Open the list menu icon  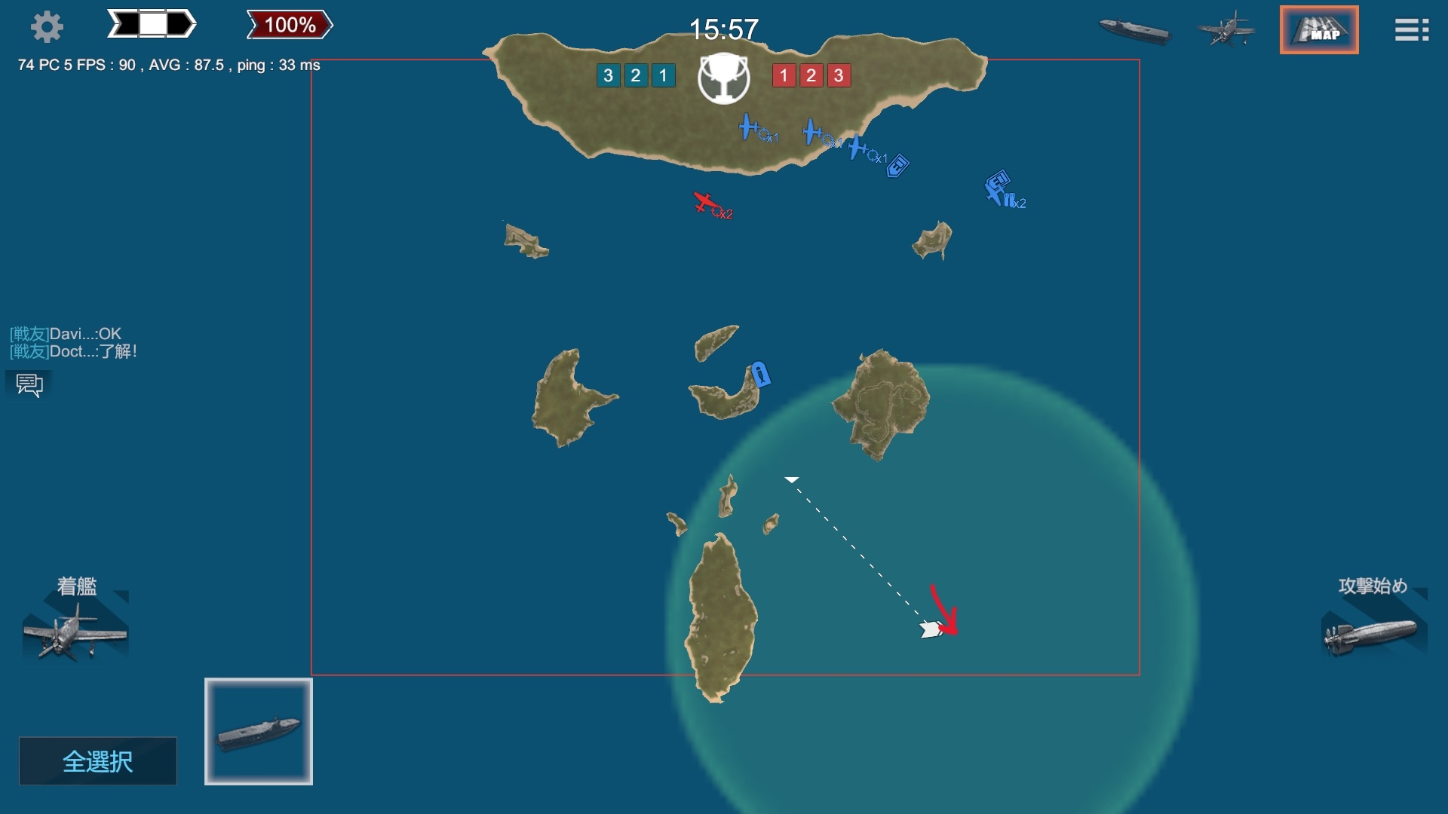(1411, 30)
